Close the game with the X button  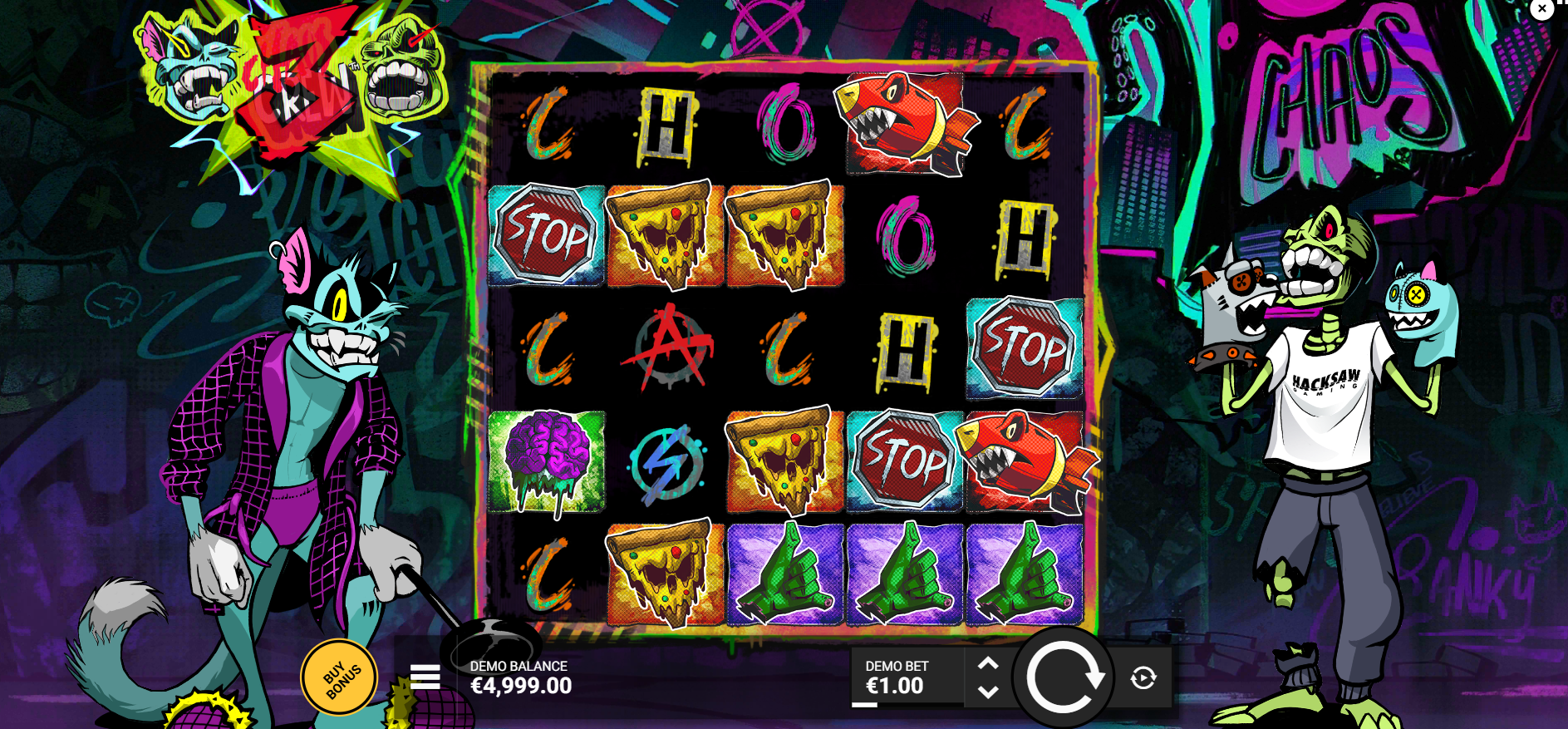1541,9
